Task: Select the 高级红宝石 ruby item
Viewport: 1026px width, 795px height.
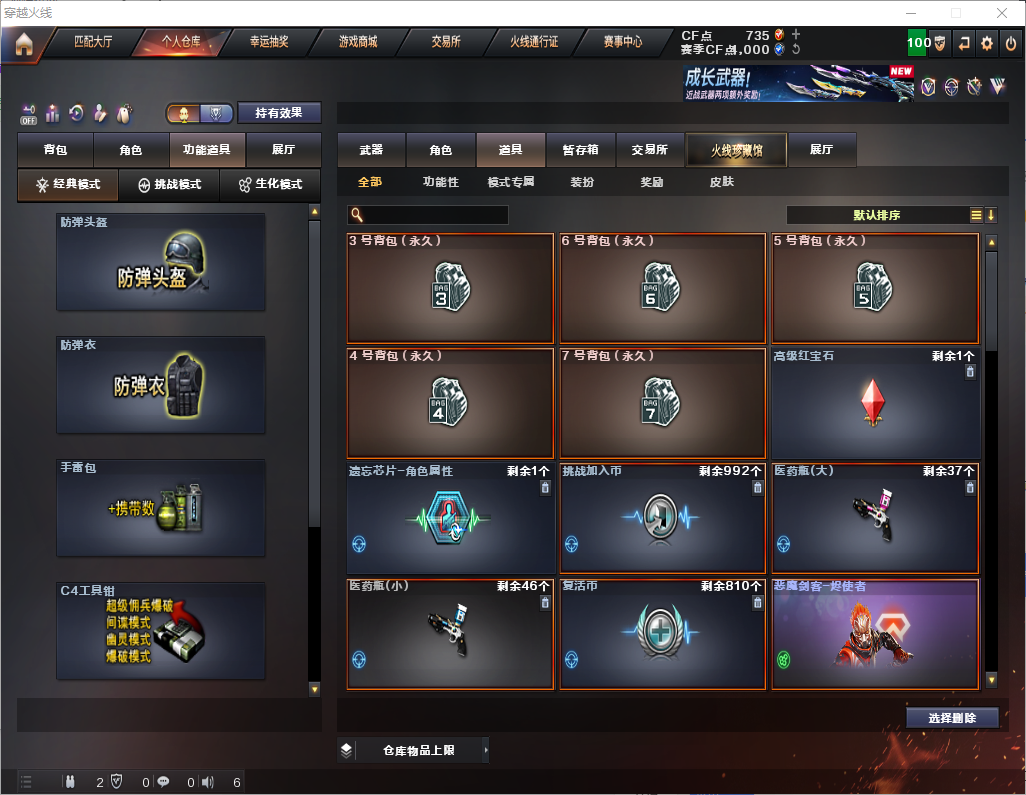Action: tap(875, 403)
